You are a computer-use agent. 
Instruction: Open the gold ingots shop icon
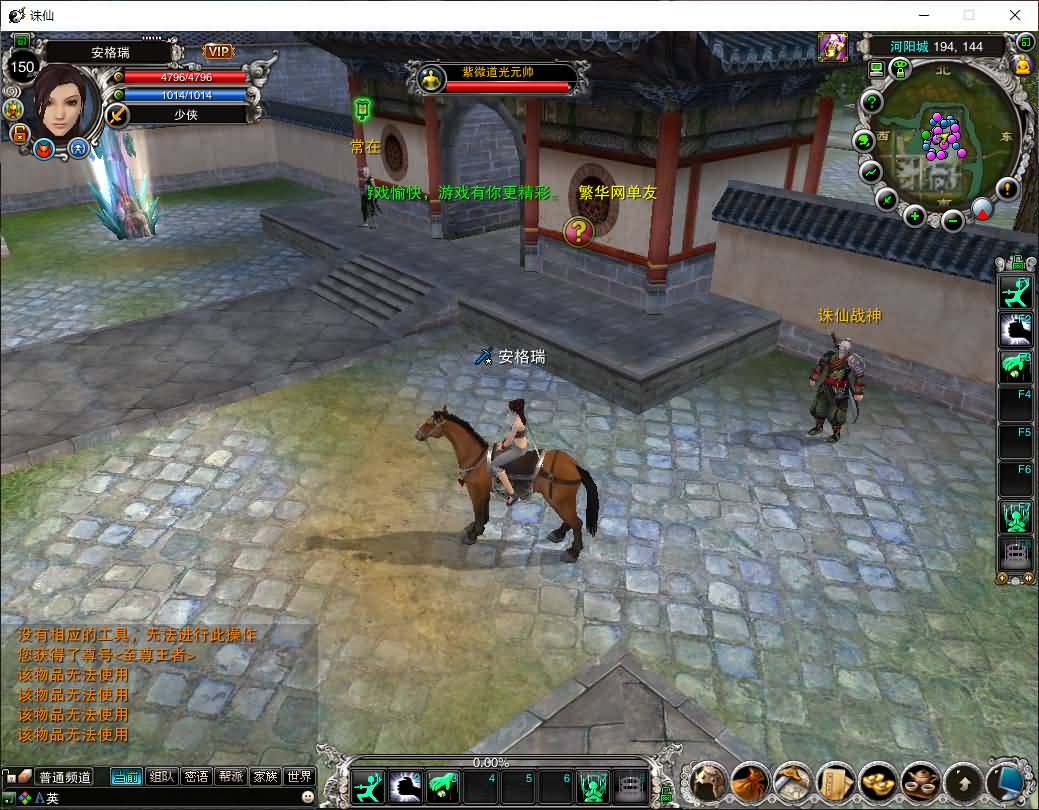coord(877,781)
